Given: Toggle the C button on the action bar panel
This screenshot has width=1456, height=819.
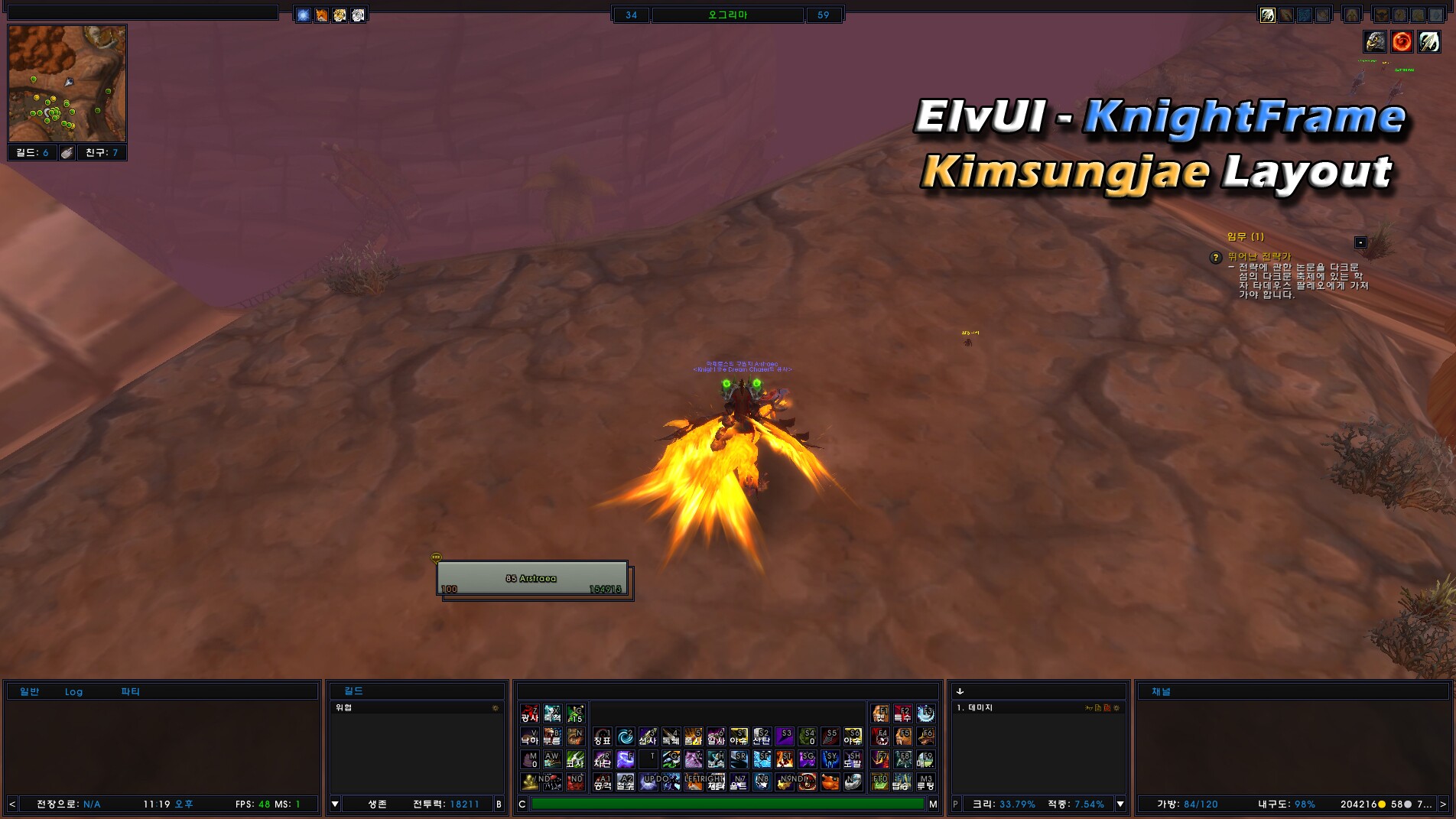Looking at the screenshot, I should pyautogui.click(x=522, y=804).
